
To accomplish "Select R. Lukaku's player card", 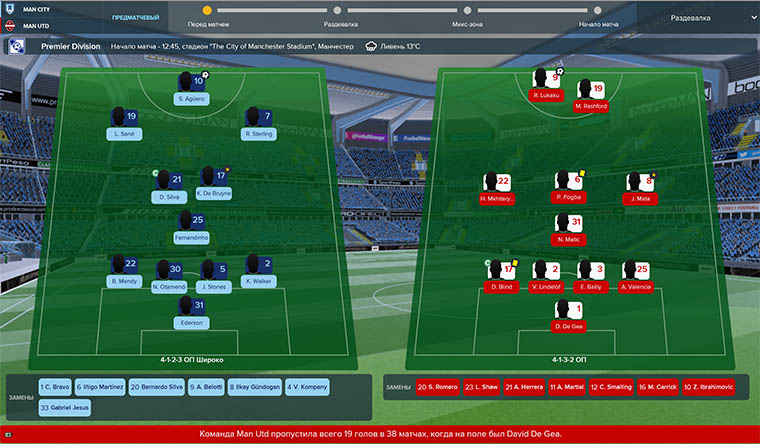I will click(x=544, y=84).
